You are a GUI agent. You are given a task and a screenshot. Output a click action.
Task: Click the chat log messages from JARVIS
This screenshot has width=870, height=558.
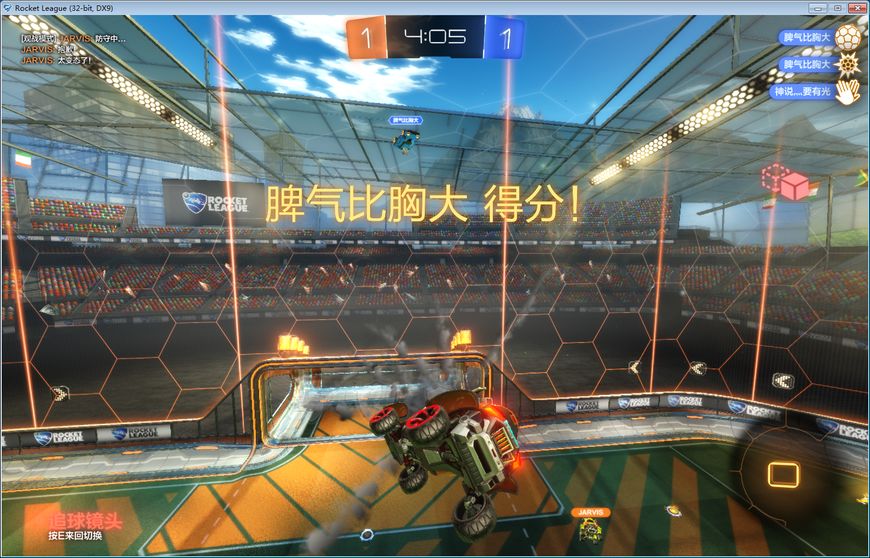(x=60, y=49)
